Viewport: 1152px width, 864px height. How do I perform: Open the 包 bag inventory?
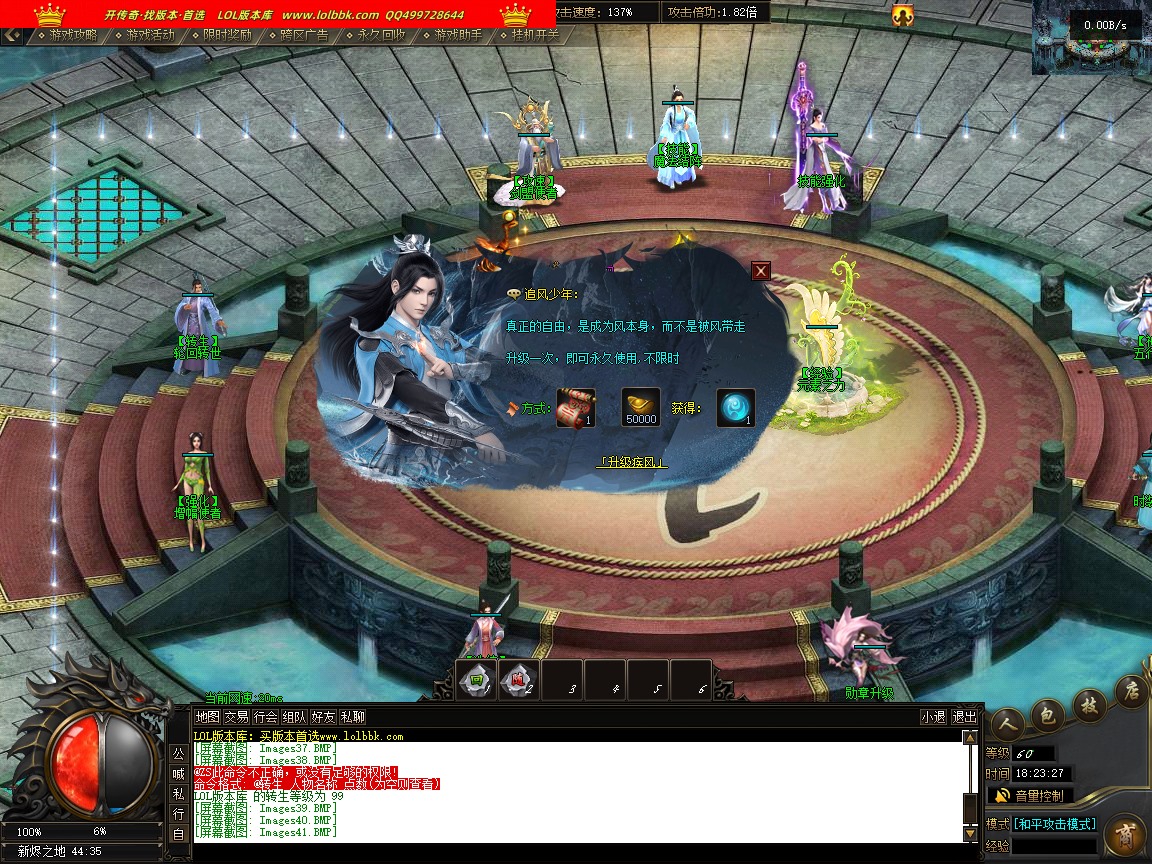coord(1046,715)
